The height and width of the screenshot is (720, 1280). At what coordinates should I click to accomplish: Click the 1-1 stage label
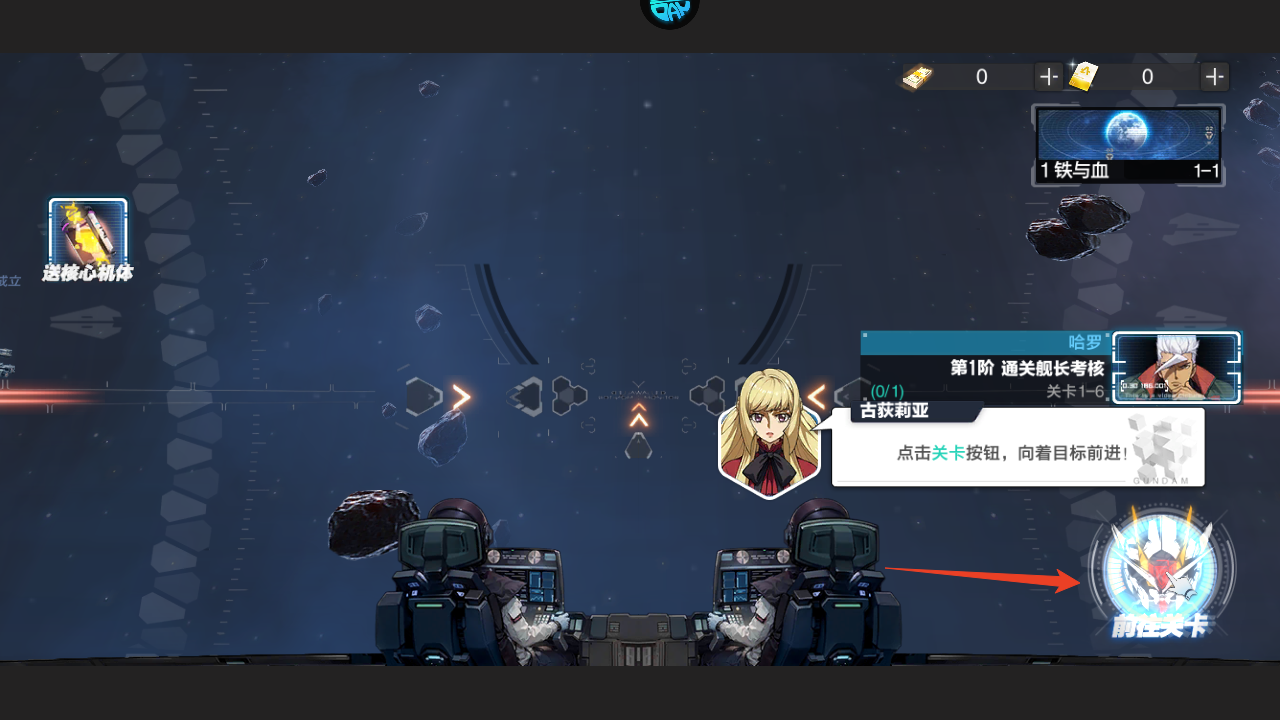pyautogui.click(x=1204, y=171)
